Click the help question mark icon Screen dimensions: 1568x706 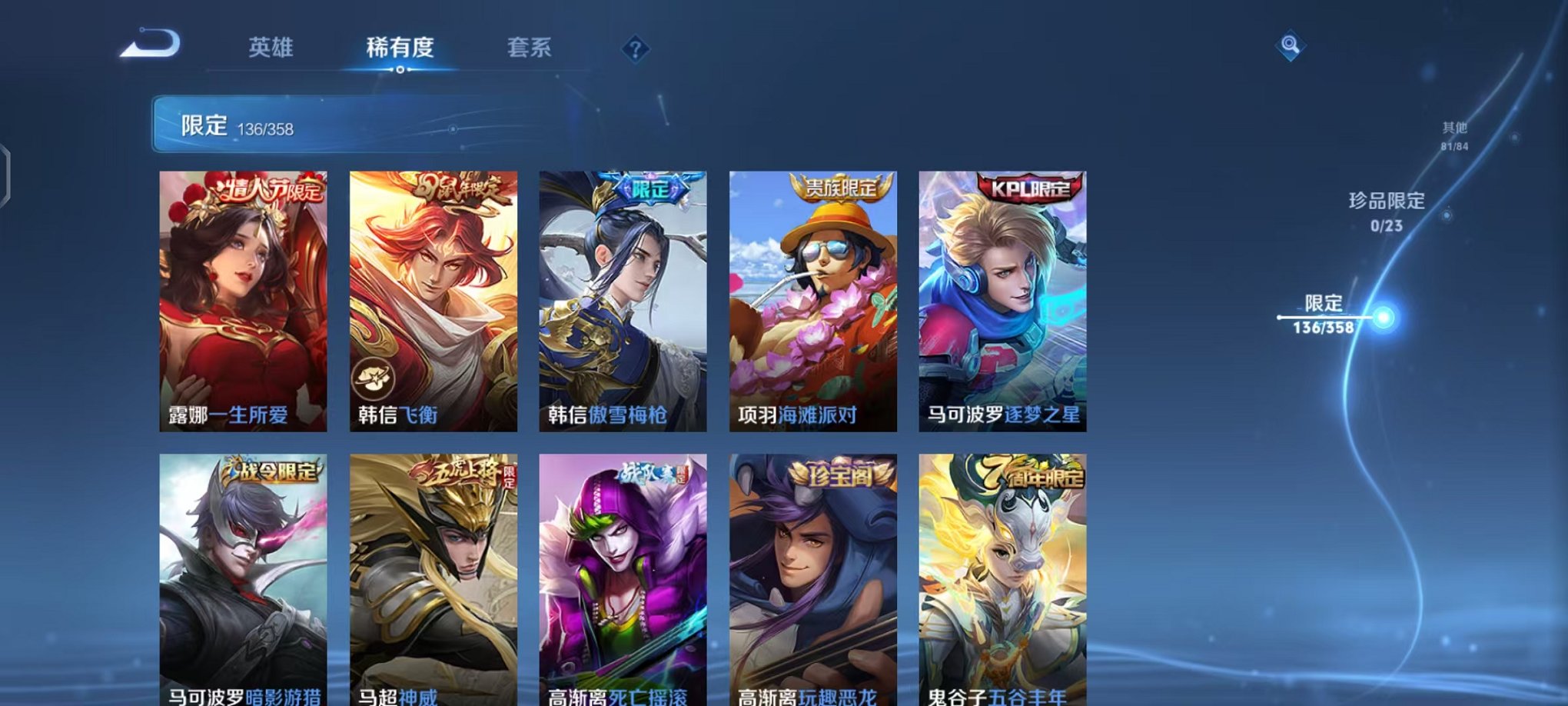[x=635, y=50]
